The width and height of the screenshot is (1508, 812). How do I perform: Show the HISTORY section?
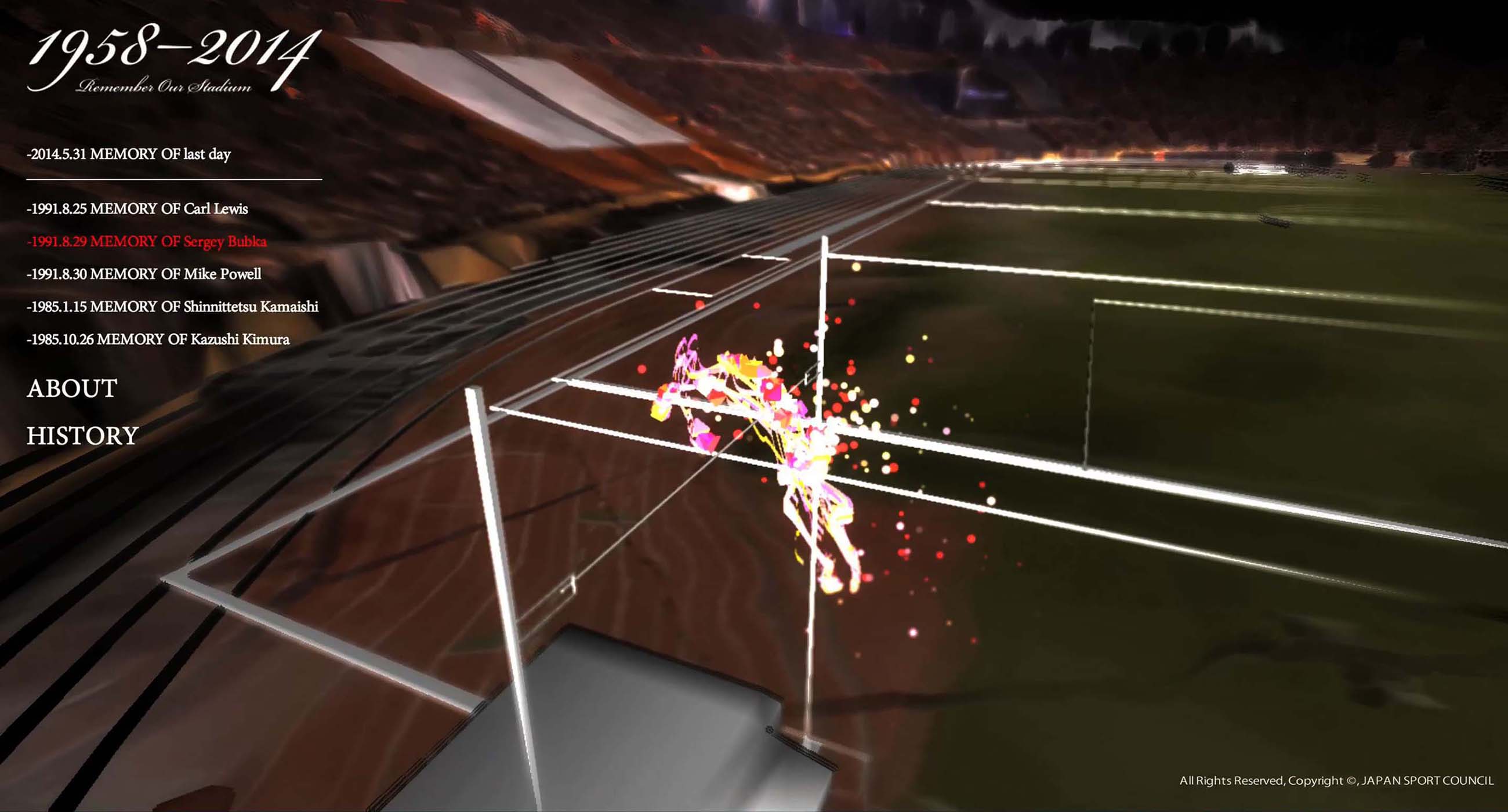click(82, 436)
